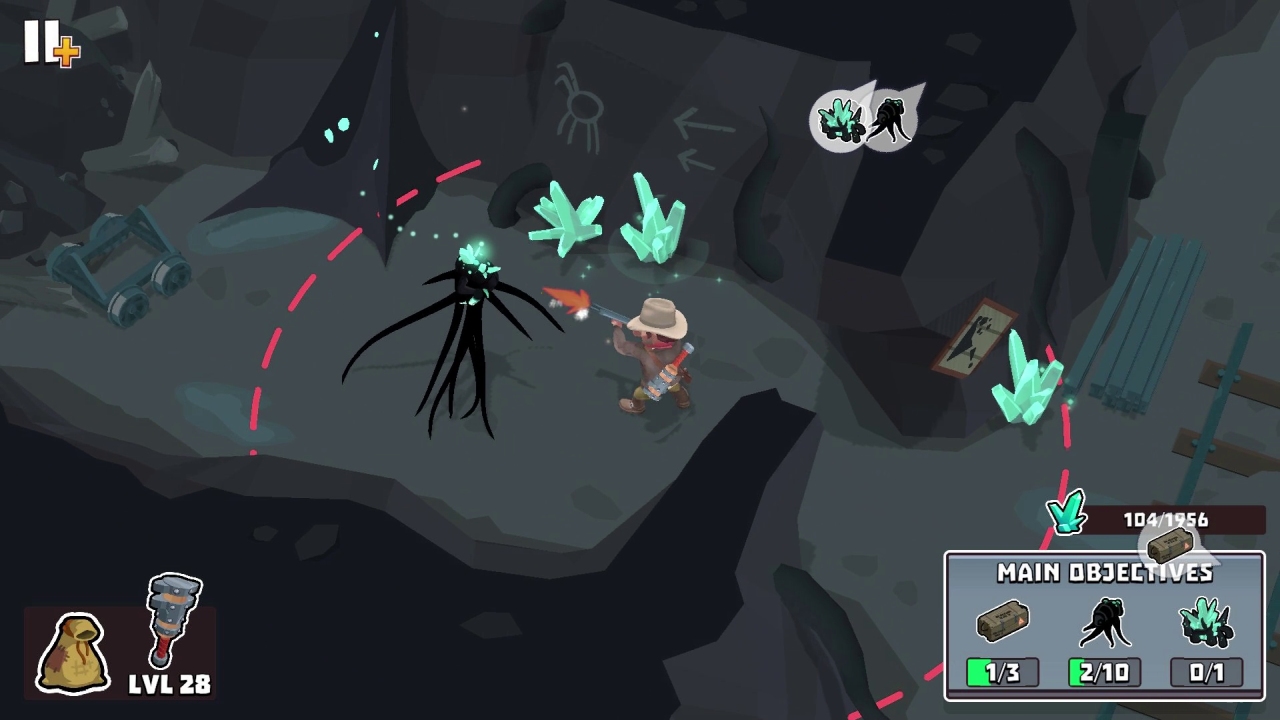This screenshot has height=720, width=1280.
Task: Click the 1/3 crate progress bar
Action: pyautogui.click(x=1003, y=670)
